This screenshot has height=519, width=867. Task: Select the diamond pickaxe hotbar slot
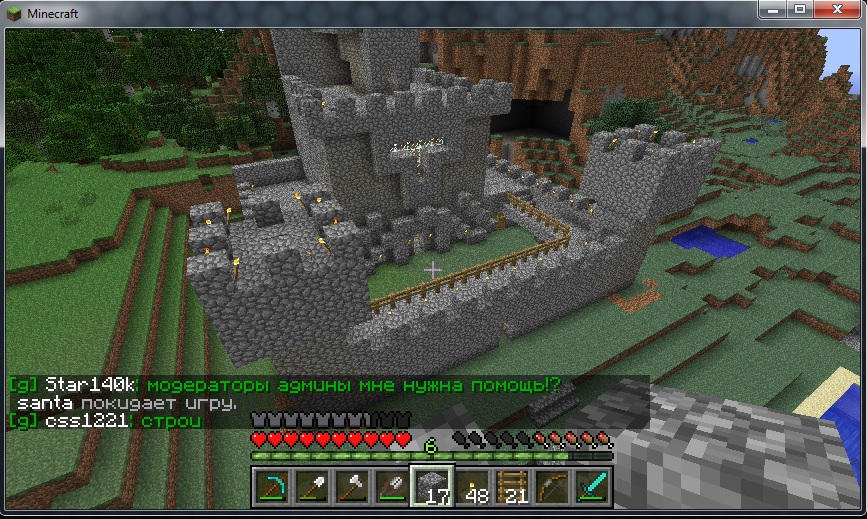click(273, 487)
